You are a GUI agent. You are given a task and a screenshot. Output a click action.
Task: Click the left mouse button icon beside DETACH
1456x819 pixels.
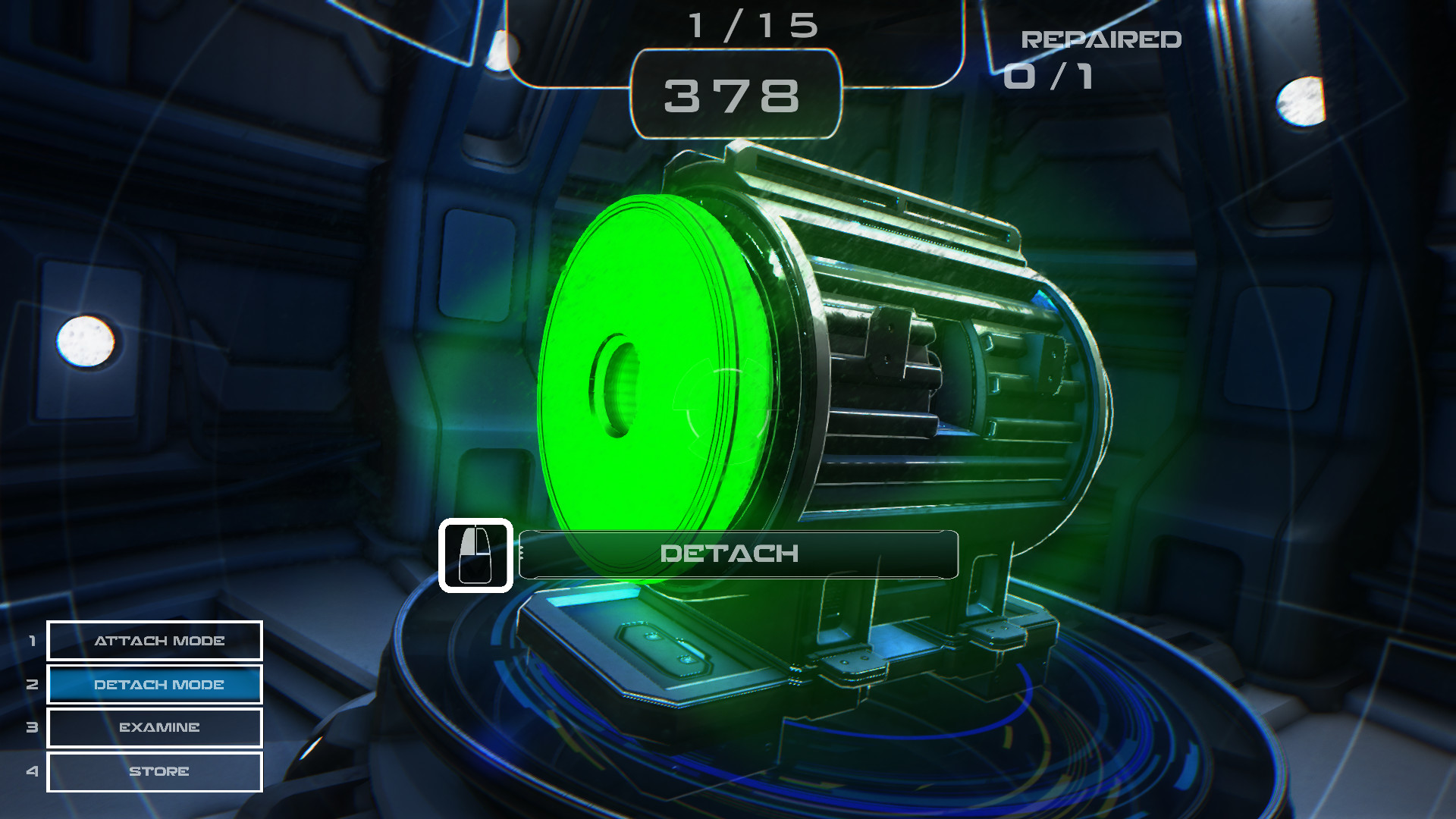(477, 555)
